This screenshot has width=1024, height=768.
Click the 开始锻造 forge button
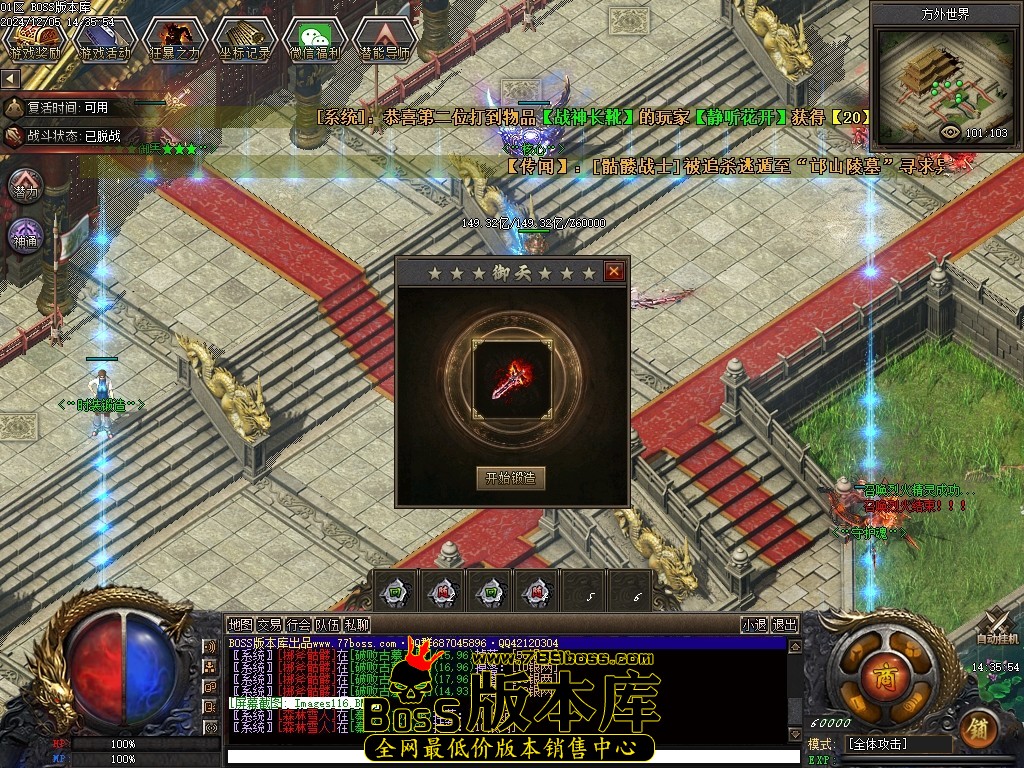[x=511, y=477]
